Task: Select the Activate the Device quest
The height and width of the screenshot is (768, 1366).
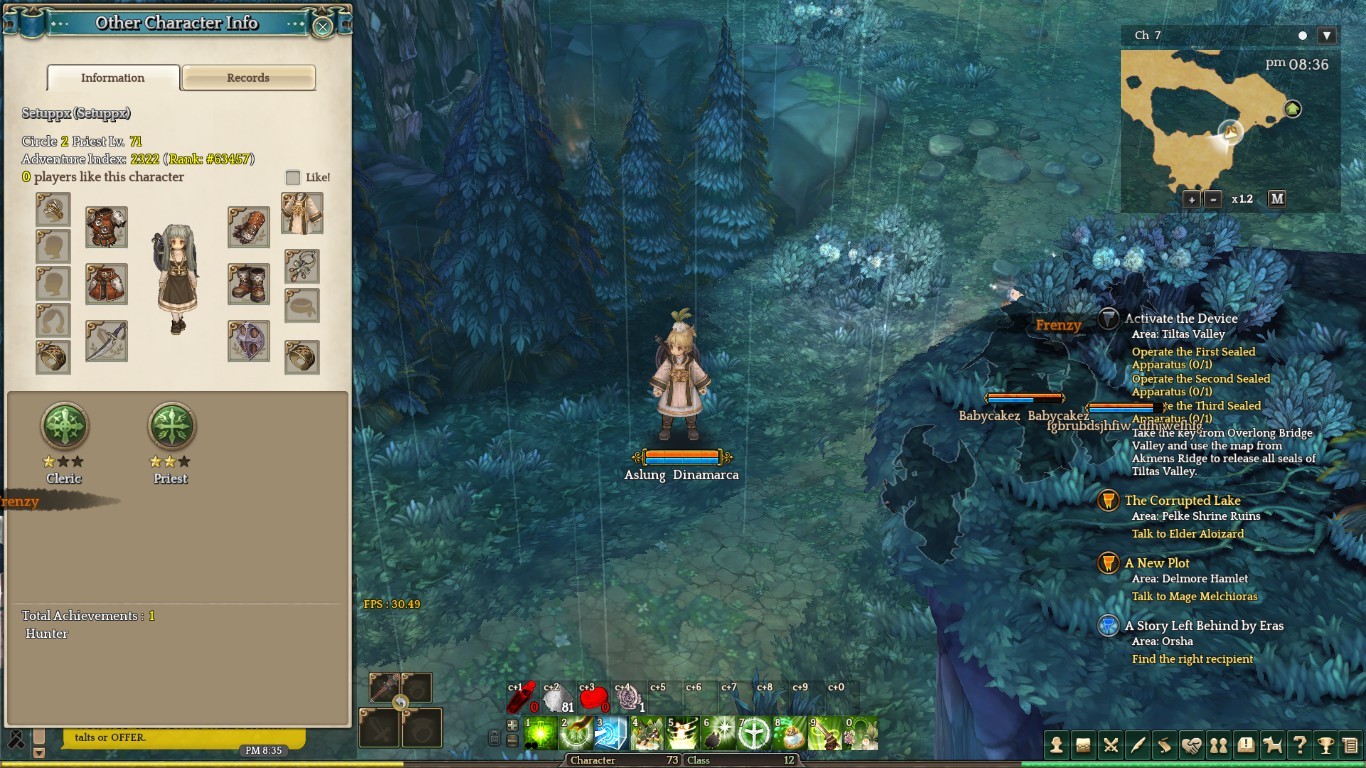Action: pyautogui.click(x=1180, y=319)
